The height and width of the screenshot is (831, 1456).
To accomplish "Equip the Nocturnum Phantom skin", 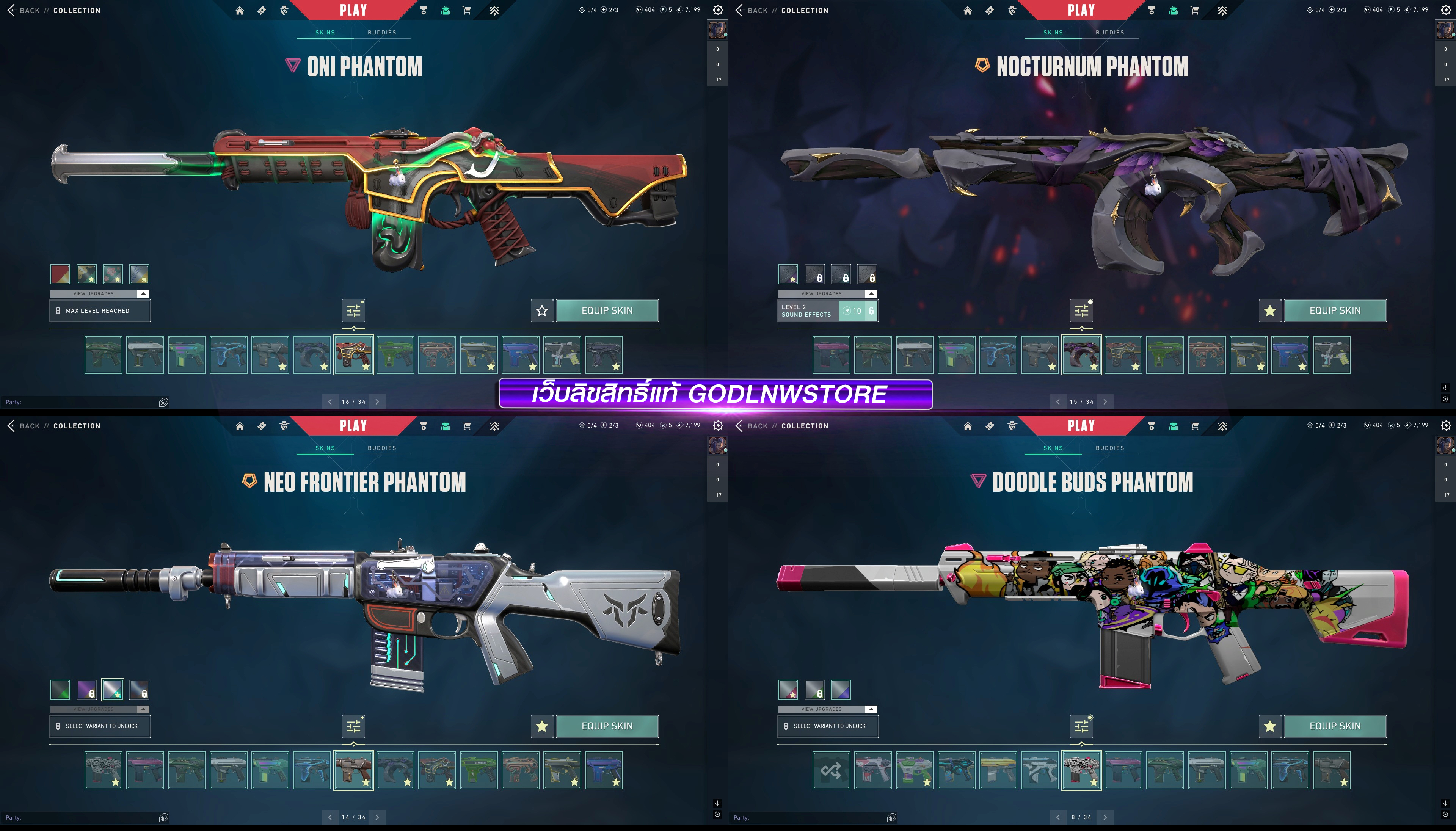I will [x=1334, y=310].
